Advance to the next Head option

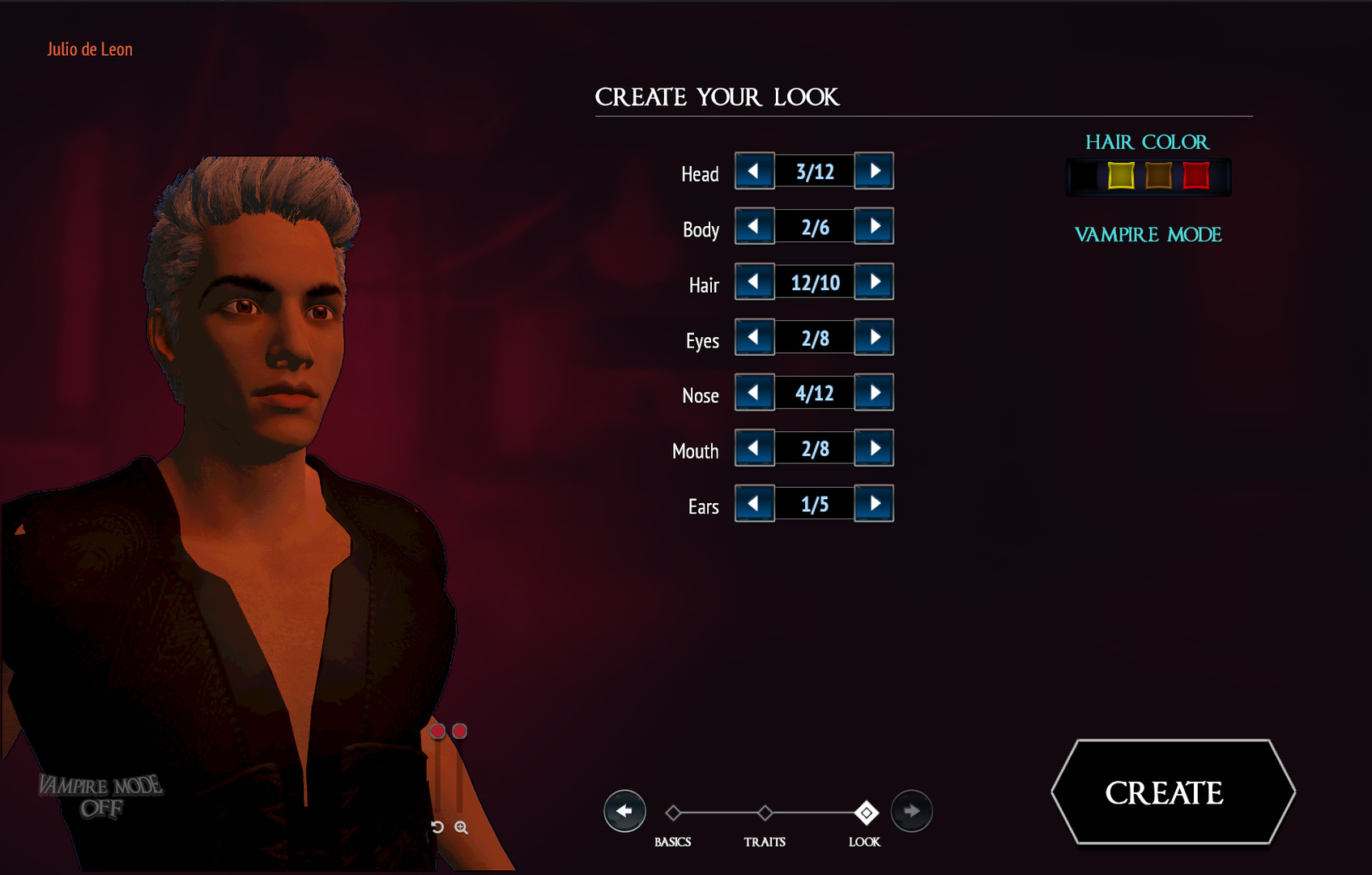point(874,171)
